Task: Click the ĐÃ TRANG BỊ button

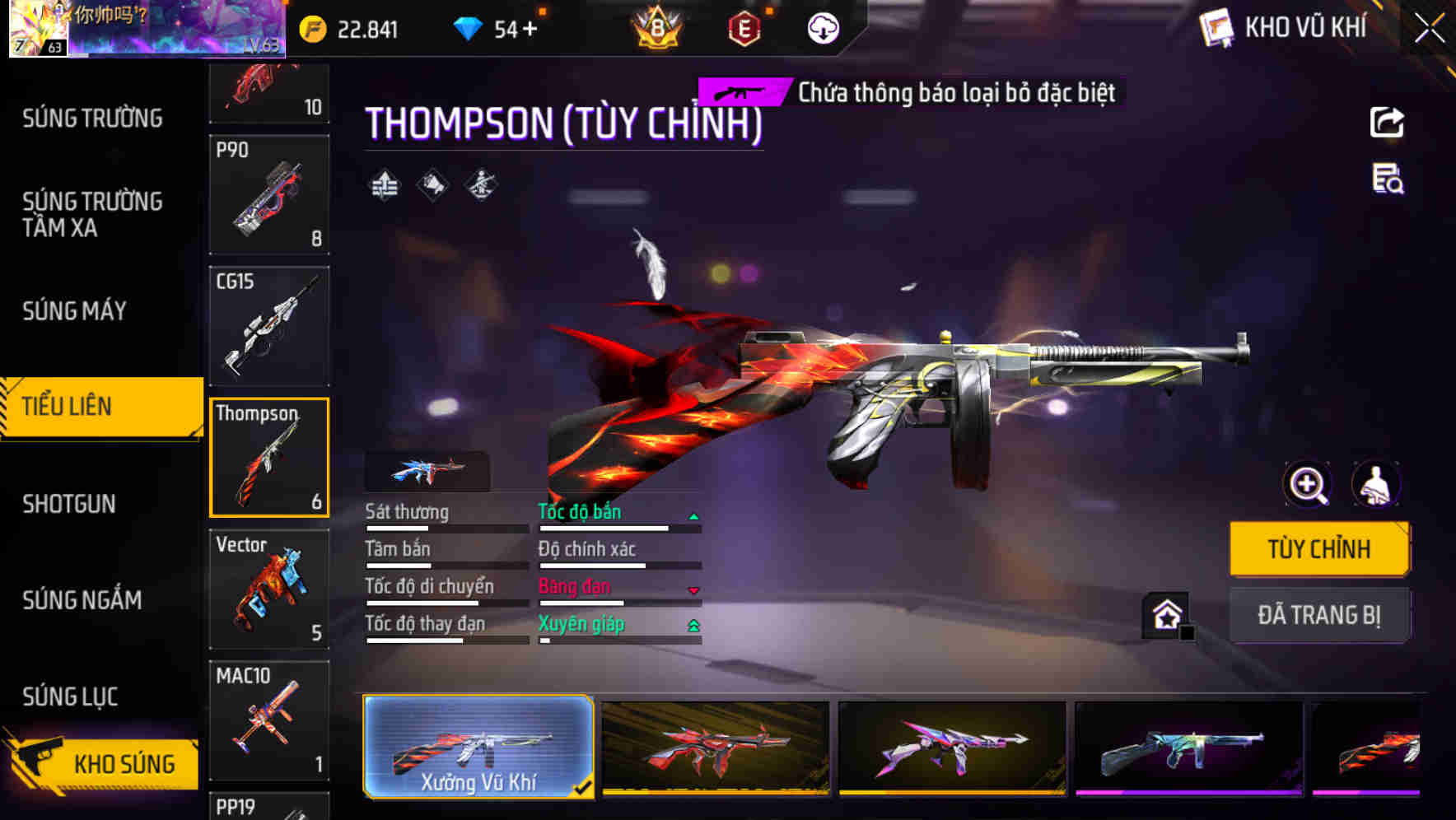Action: tap(1320, 615)
